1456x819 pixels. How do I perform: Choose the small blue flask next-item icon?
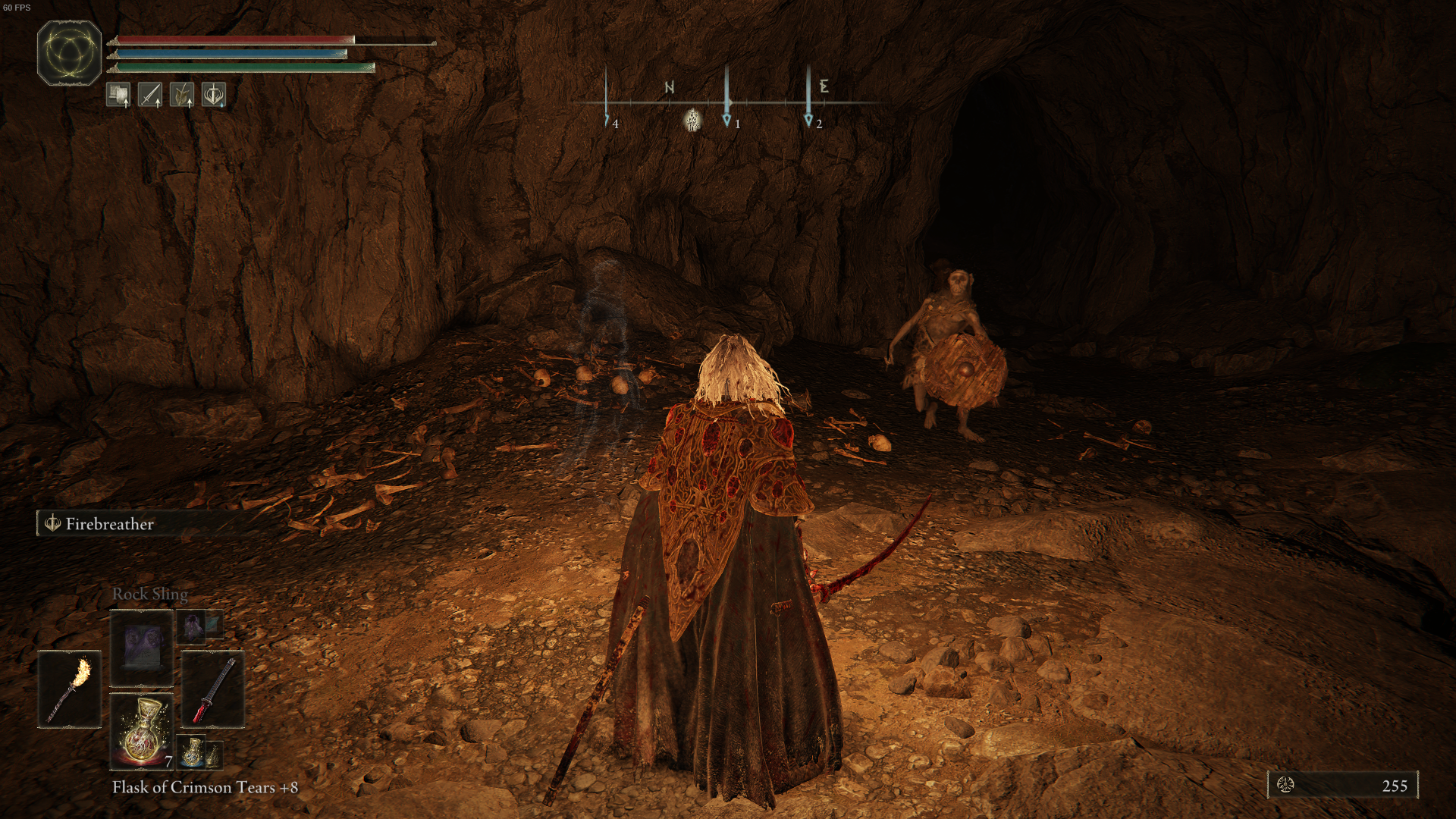coord(193,752)
